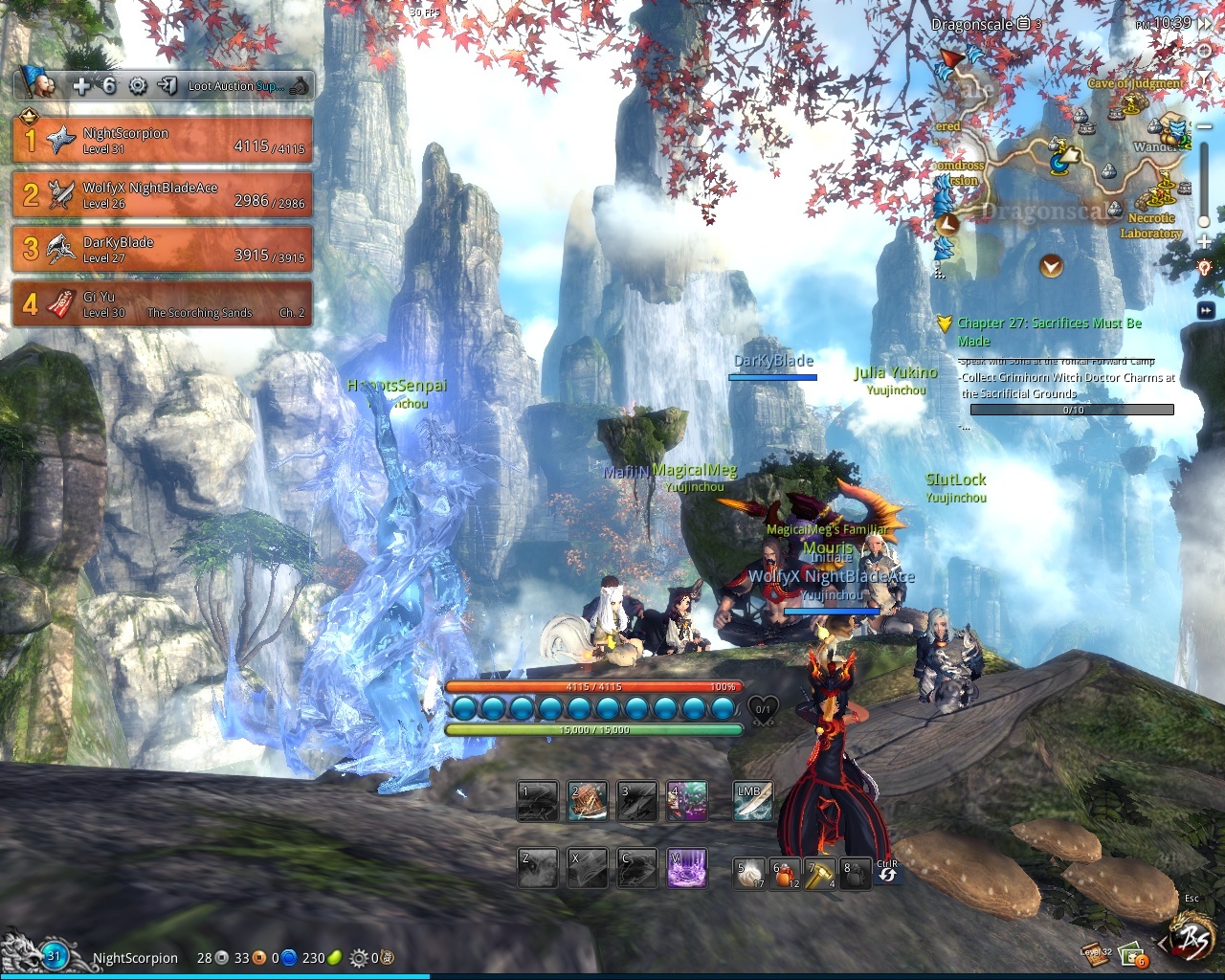The height and width of the screenshot is (980, 1225).
Task: Open the main menu dragon emblem
Action: click(1192, 939)
